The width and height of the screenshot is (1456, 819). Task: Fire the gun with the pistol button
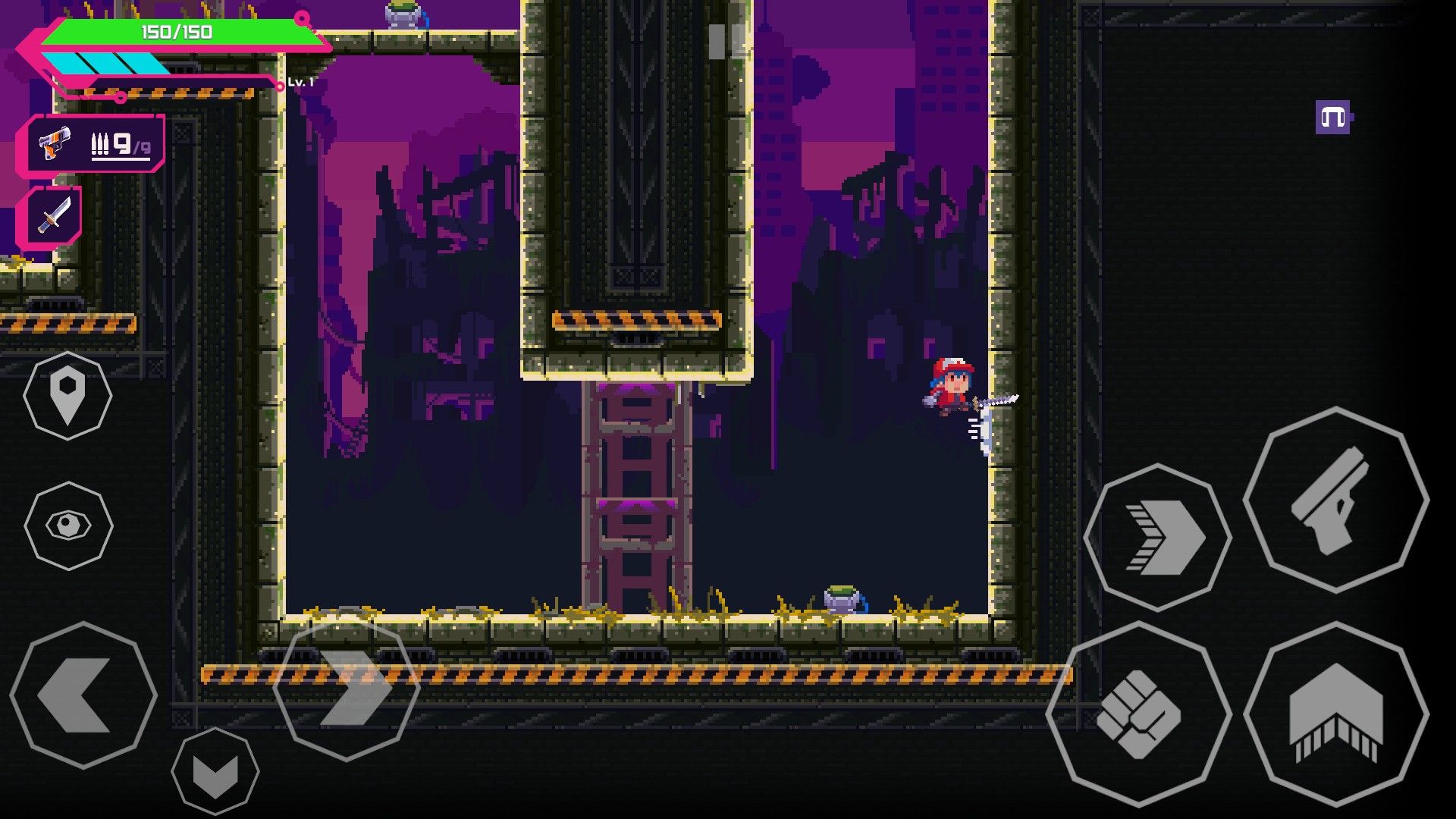click(x=1335, y=500)
